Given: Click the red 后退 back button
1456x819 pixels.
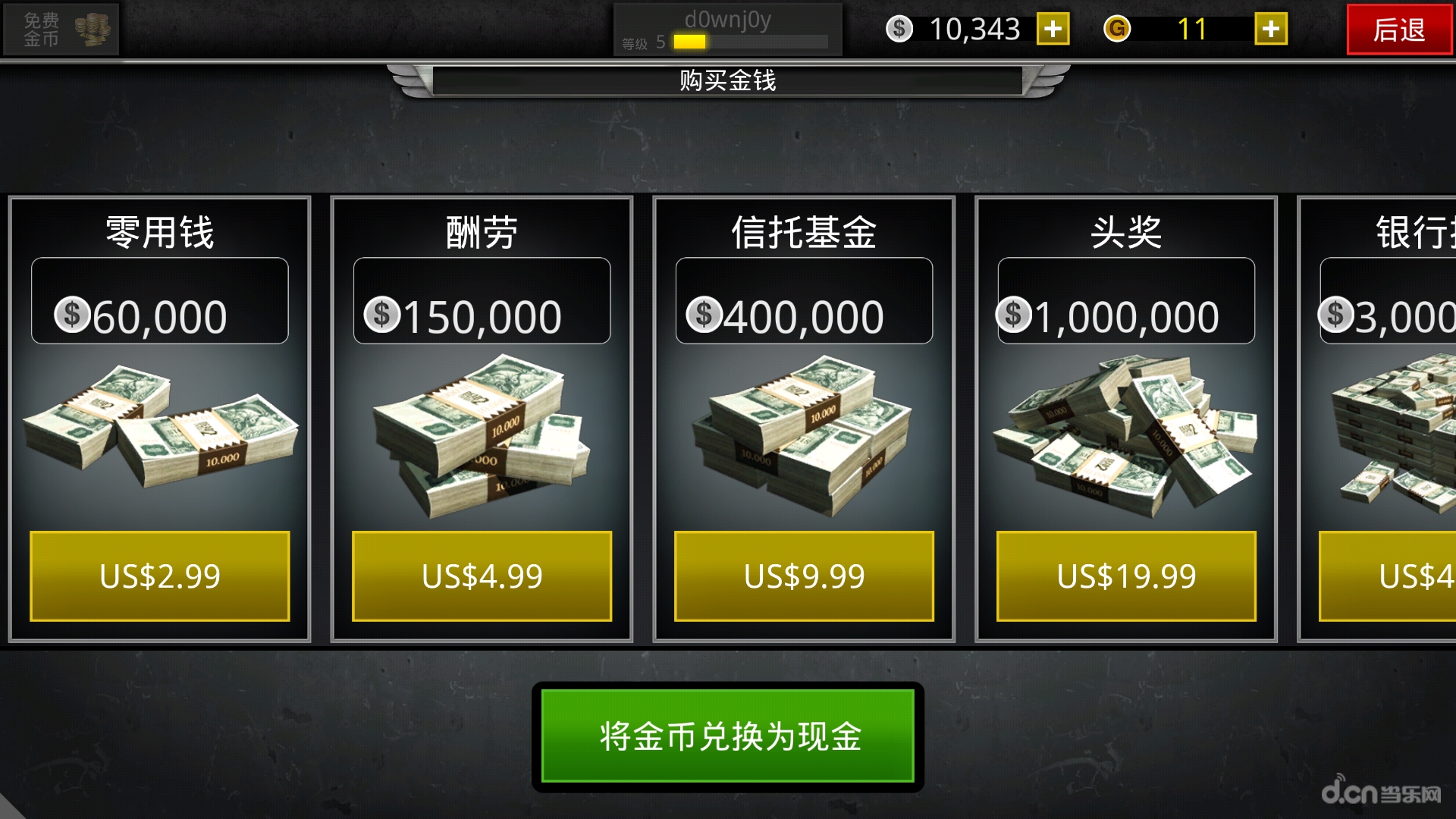Looking at the screenshot, I should point(1398,30).
